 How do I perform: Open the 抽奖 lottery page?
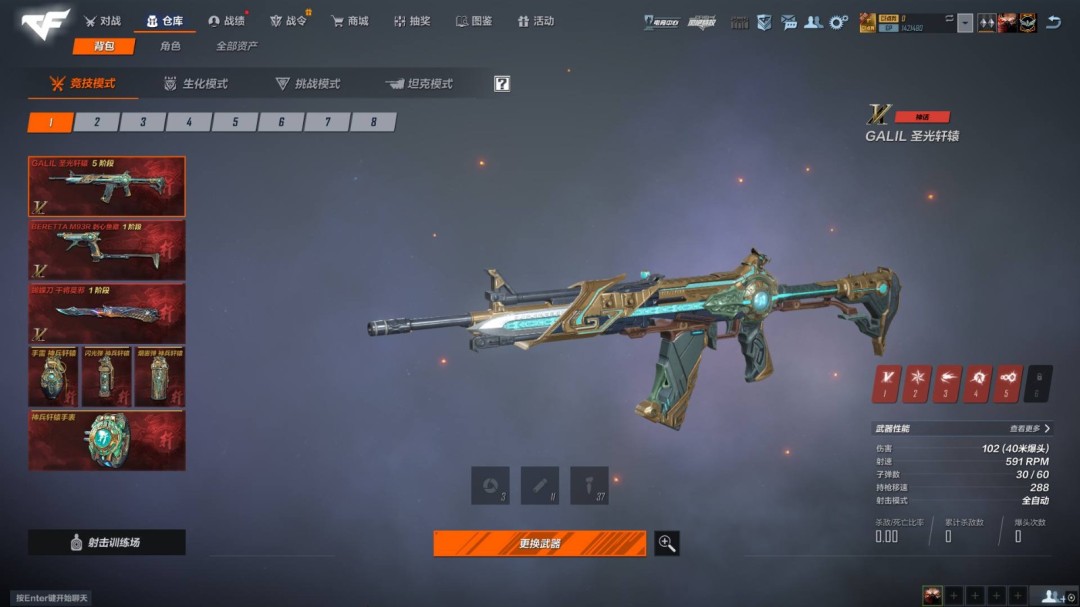[411, 21]
